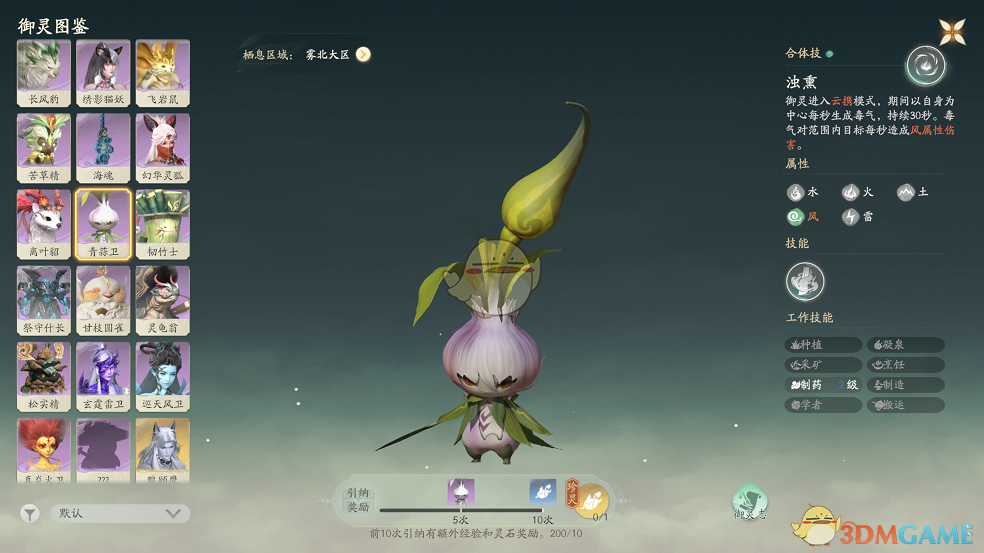Select the 祭守什长 spirit card

[44, 300]
